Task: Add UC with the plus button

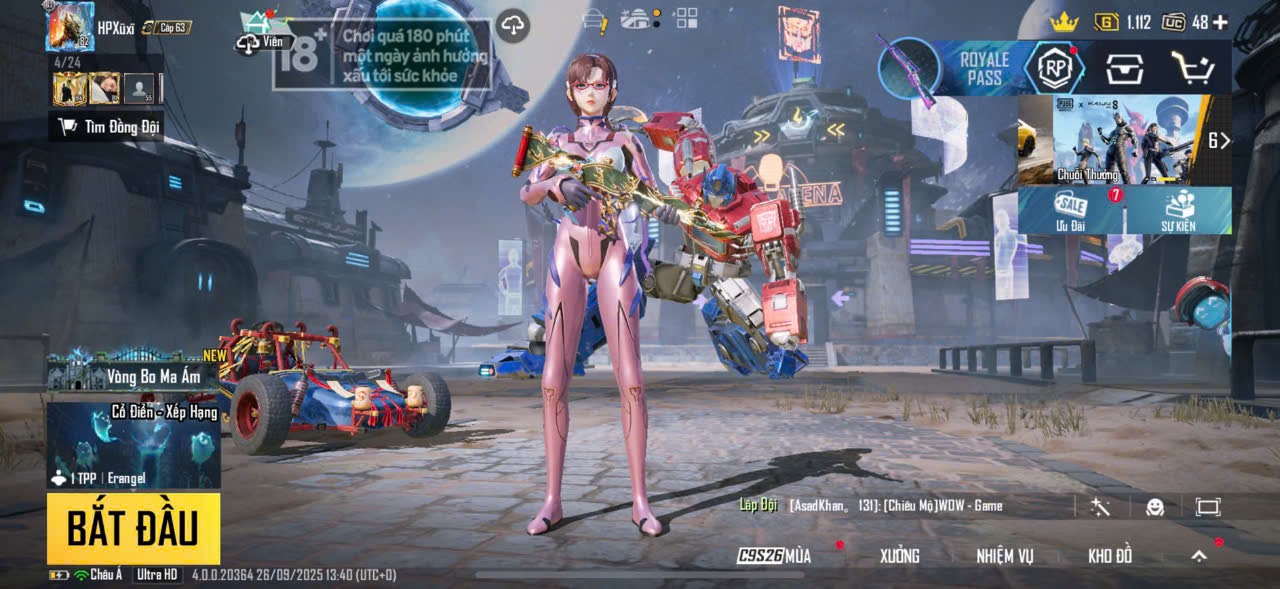Action: (x=1220, y=22)
